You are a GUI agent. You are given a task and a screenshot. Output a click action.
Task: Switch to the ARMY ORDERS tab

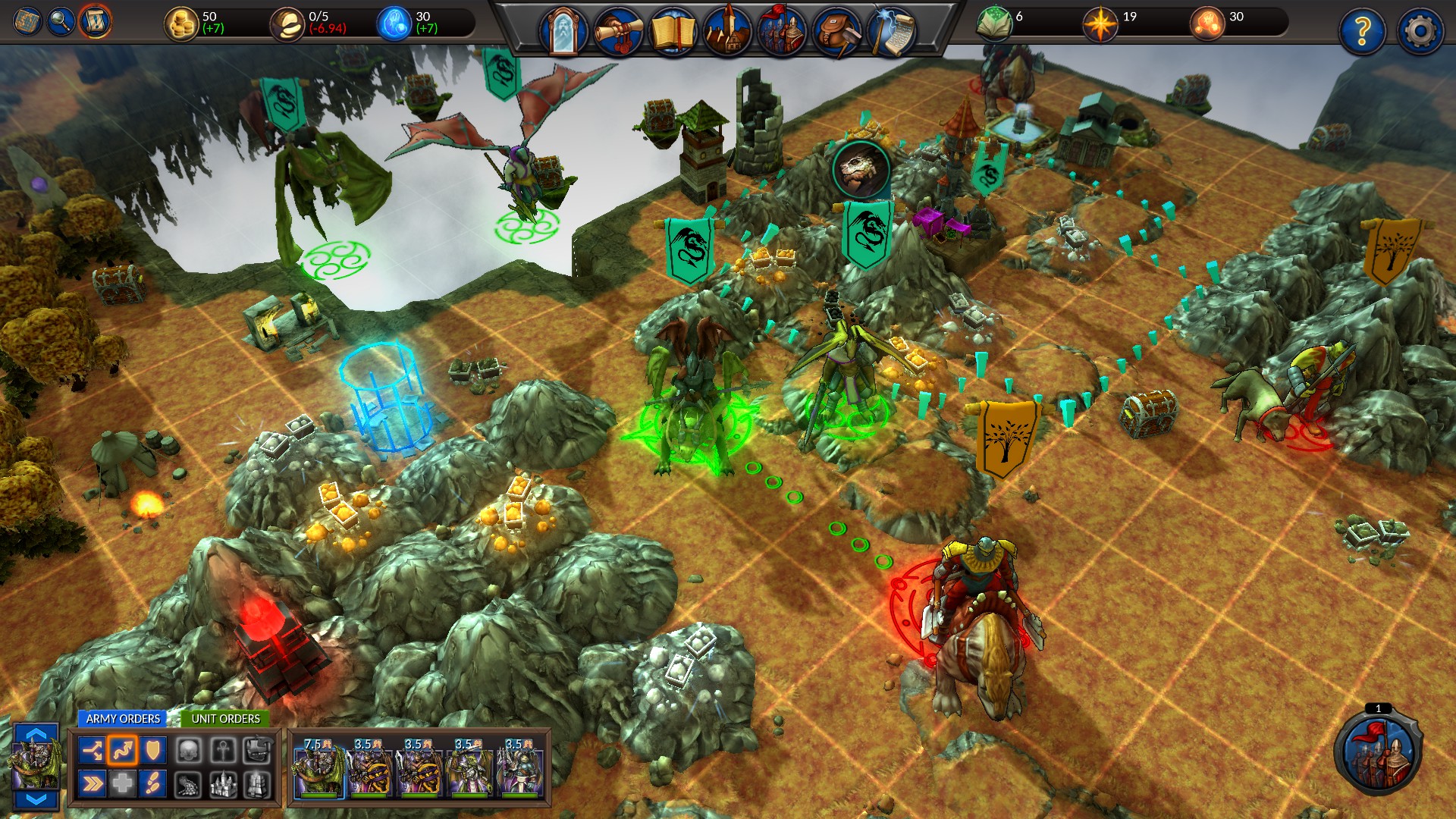pos(124,718)
